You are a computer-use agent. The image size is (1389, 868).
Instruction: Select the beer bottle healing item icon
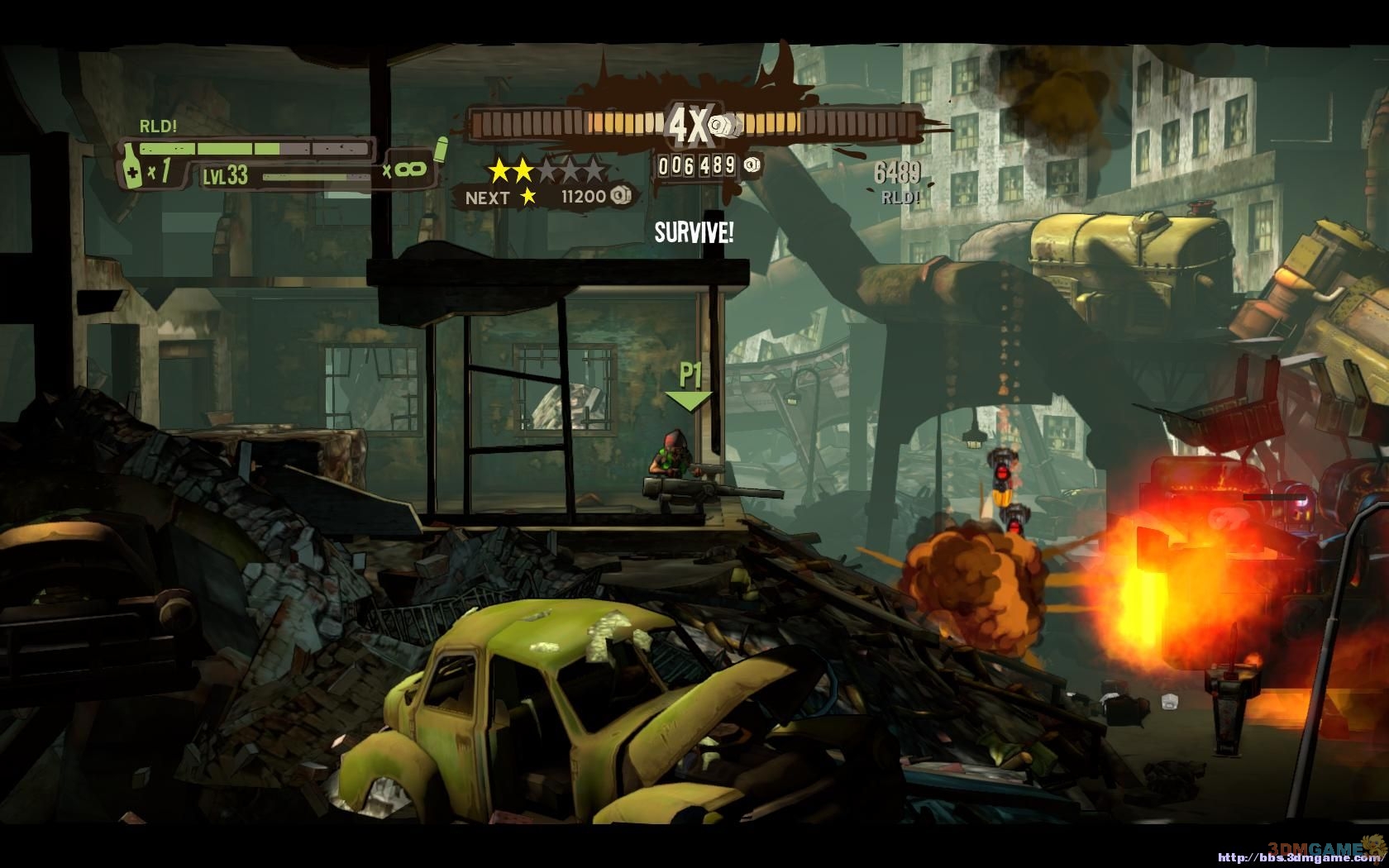(x=131, y=166)
